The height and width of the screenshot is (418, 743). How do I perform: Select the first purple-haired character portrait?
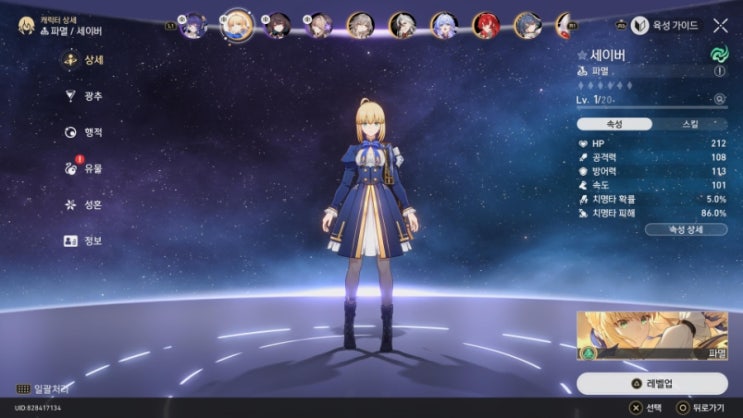pos(194,24)
